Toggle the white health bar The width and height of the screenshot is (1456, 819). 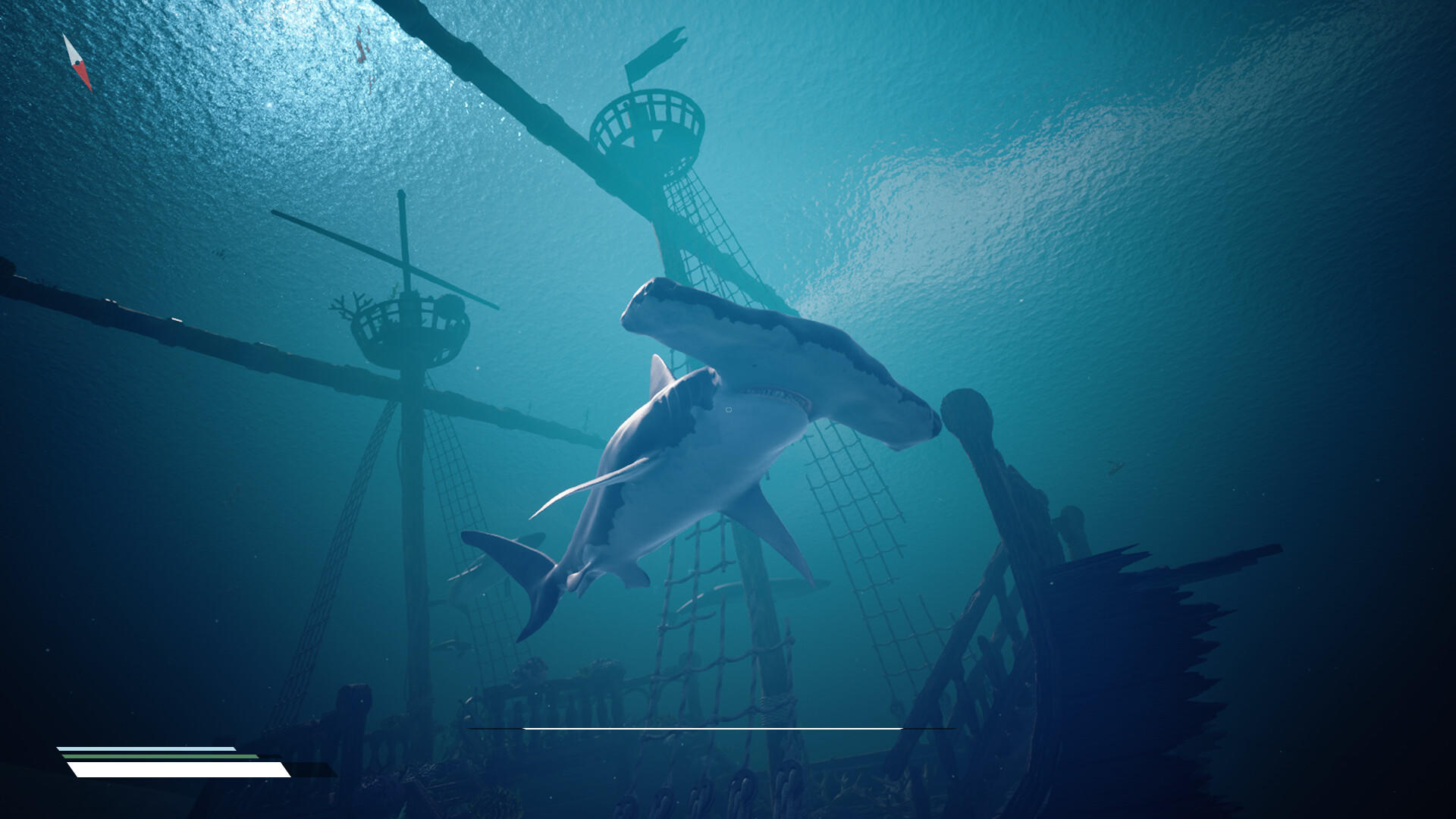(x=174, y=769)
